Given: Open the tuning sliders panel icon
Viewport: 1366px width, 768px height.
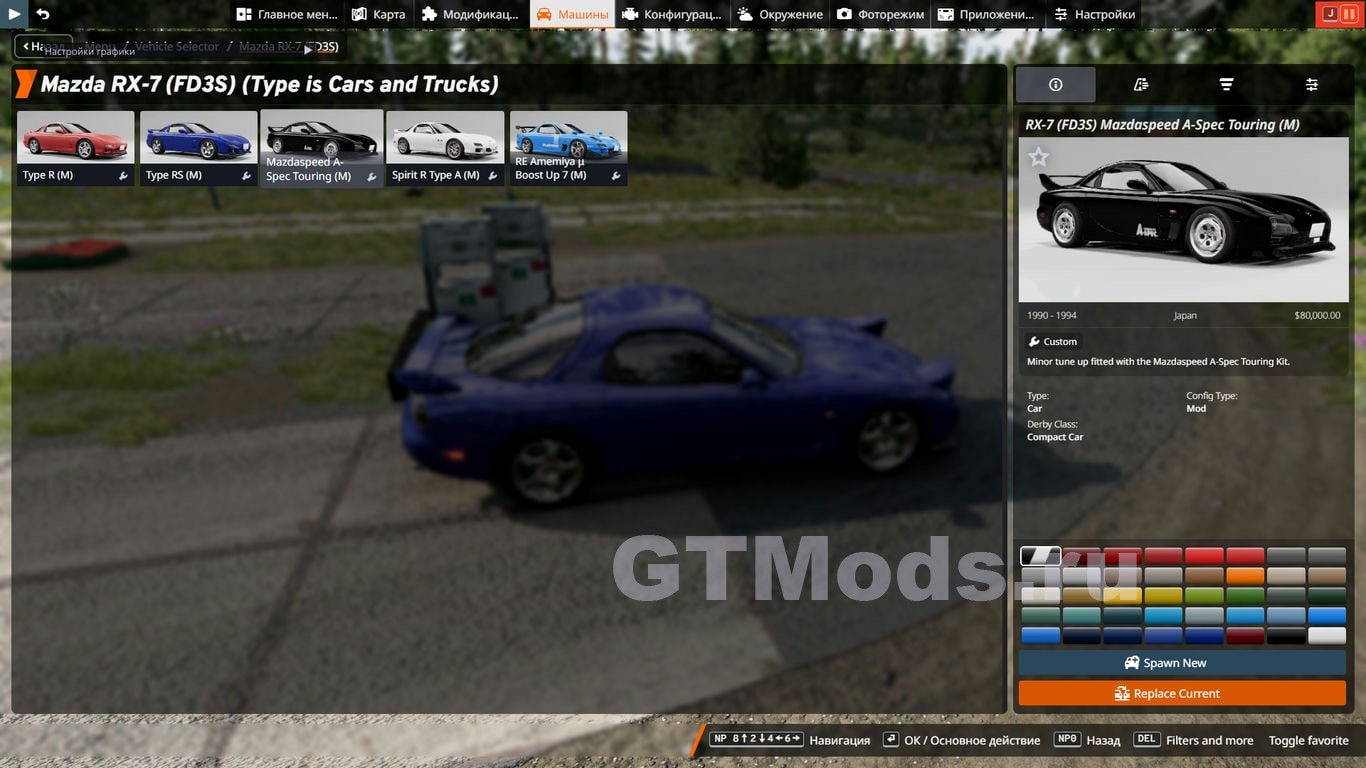Looking at the screenshot, I should point(1311,84).
